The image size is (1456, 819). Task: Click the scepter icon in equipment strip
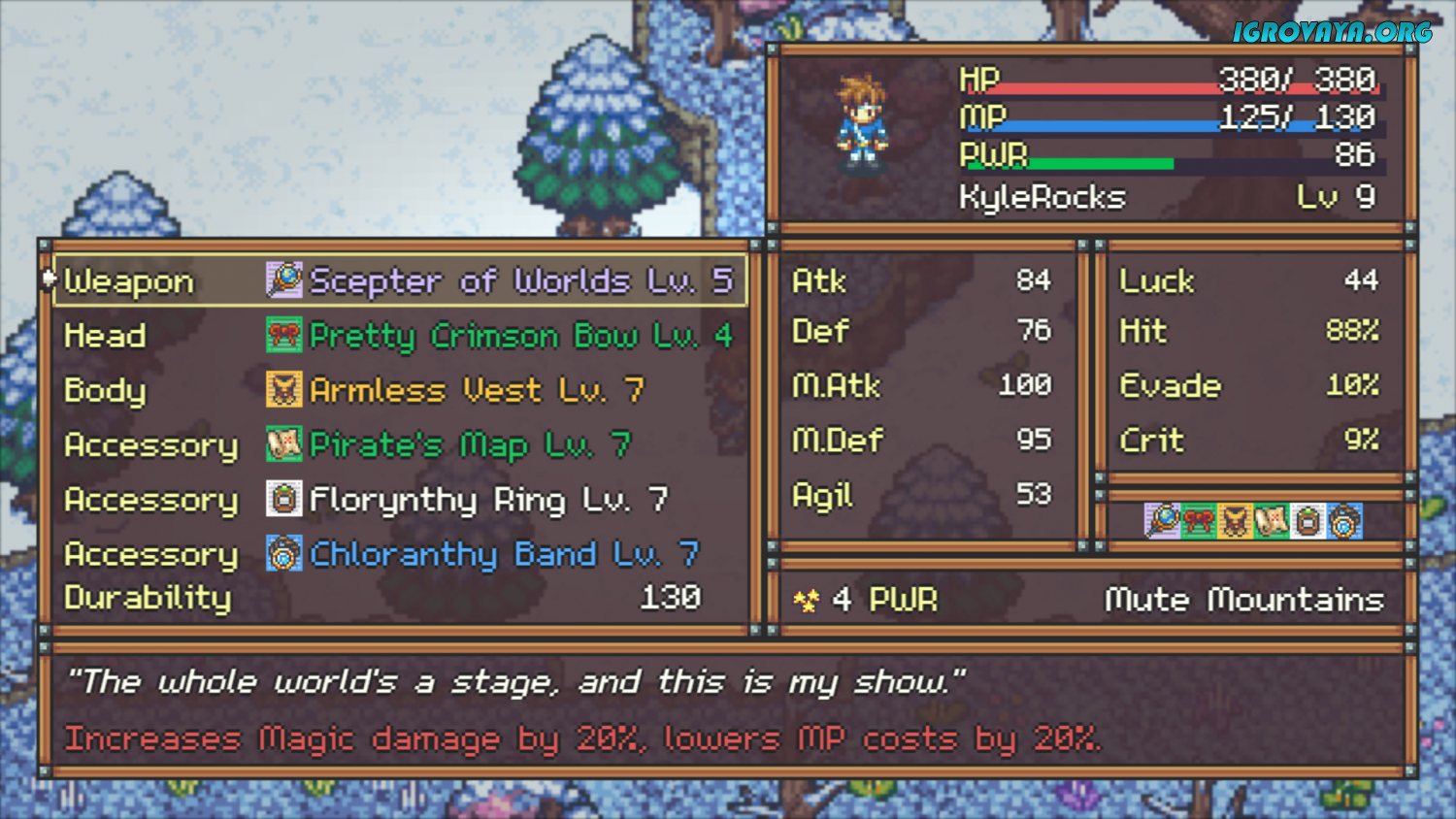point(1162,521)
